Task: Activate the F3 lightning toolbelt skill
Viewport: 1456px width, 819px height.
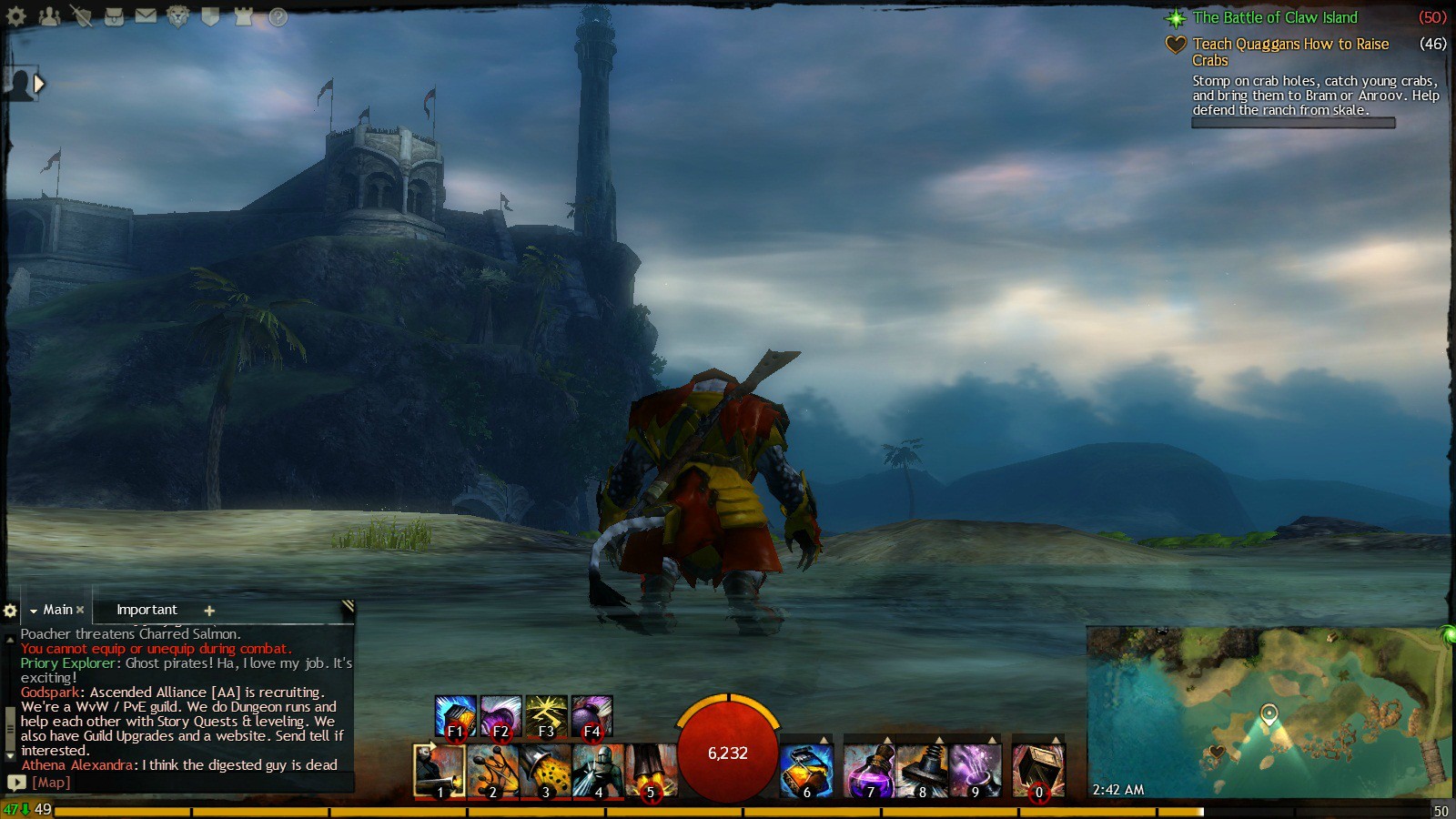Action: (x=546, y=715)
